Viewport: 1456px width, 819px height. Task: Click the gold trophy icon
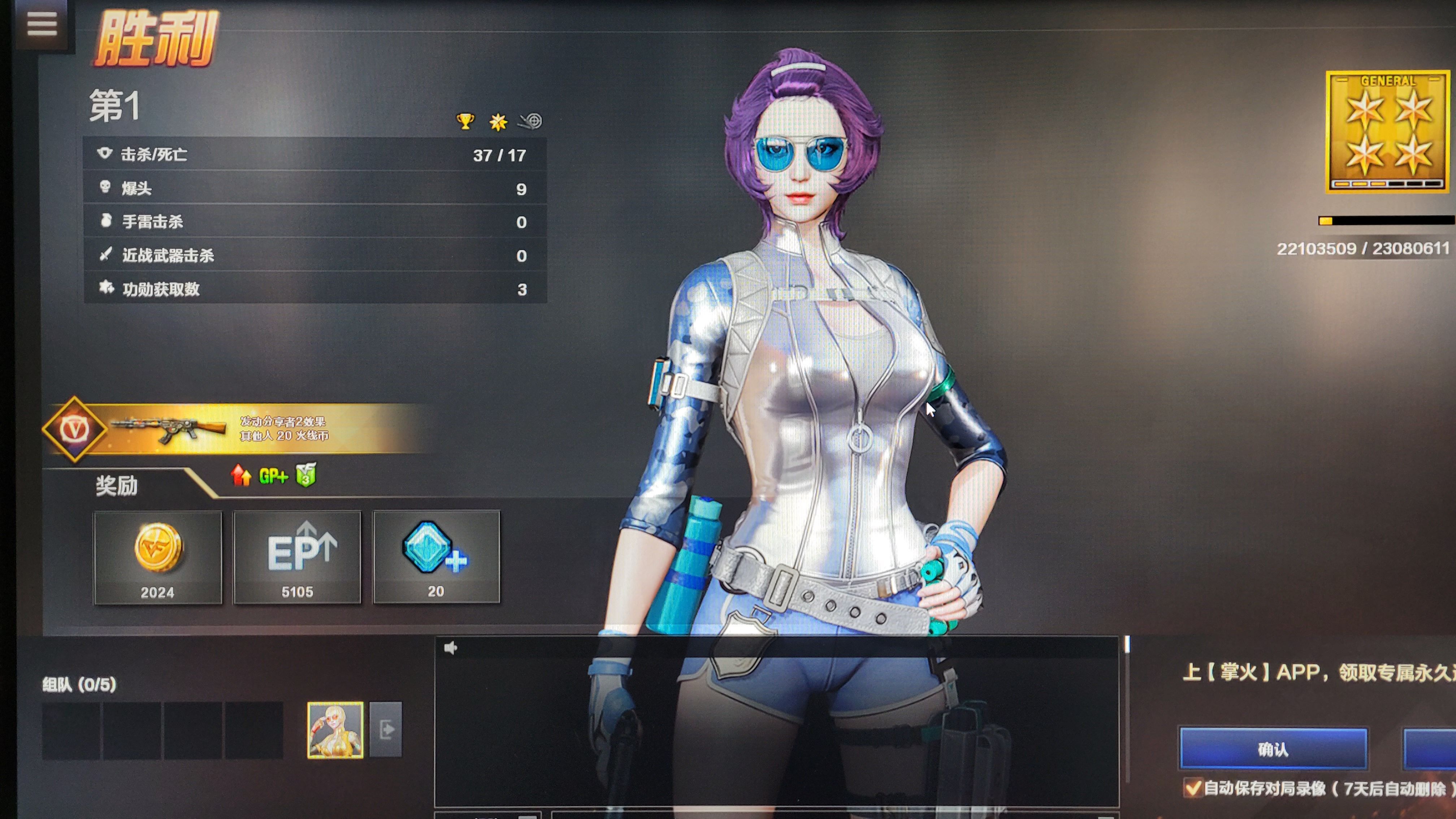click(x=465, y=121)
